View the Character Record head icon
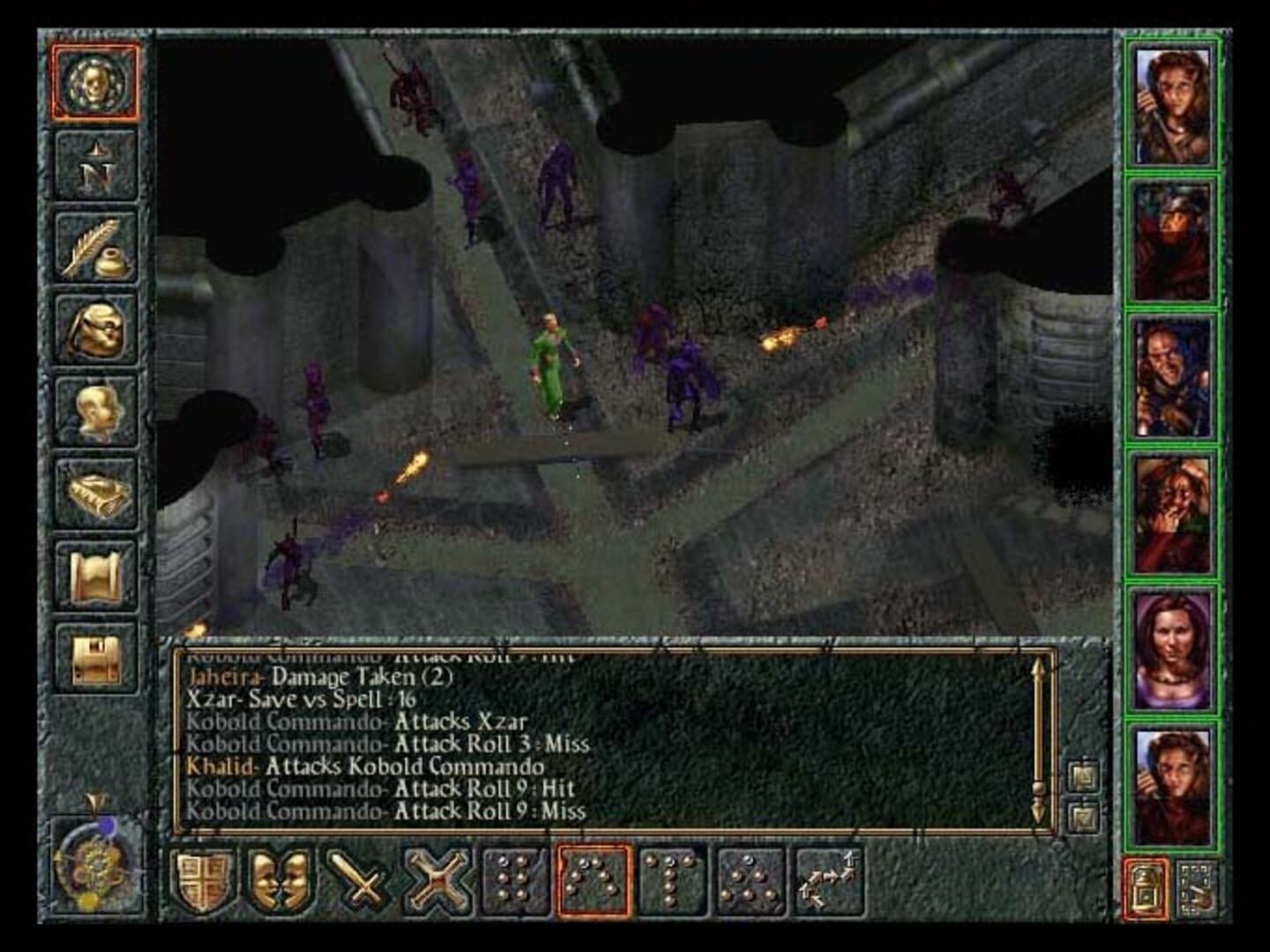The image size is (1270, 952). tap(95, 406)
